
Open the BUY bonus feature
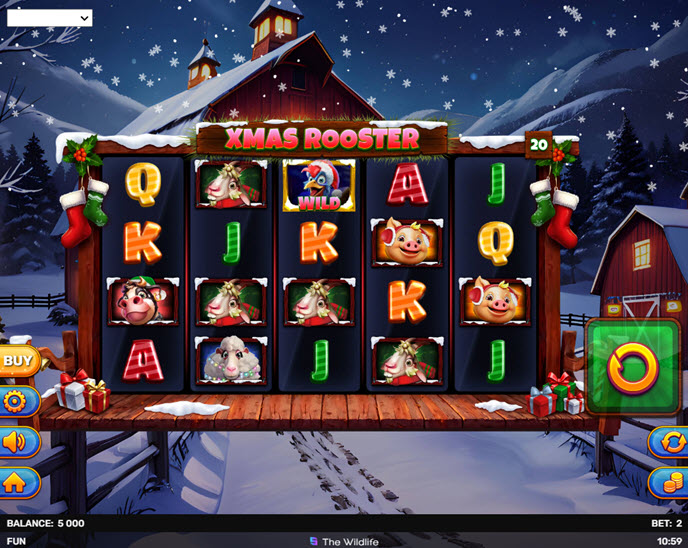(x=17, y=360)
